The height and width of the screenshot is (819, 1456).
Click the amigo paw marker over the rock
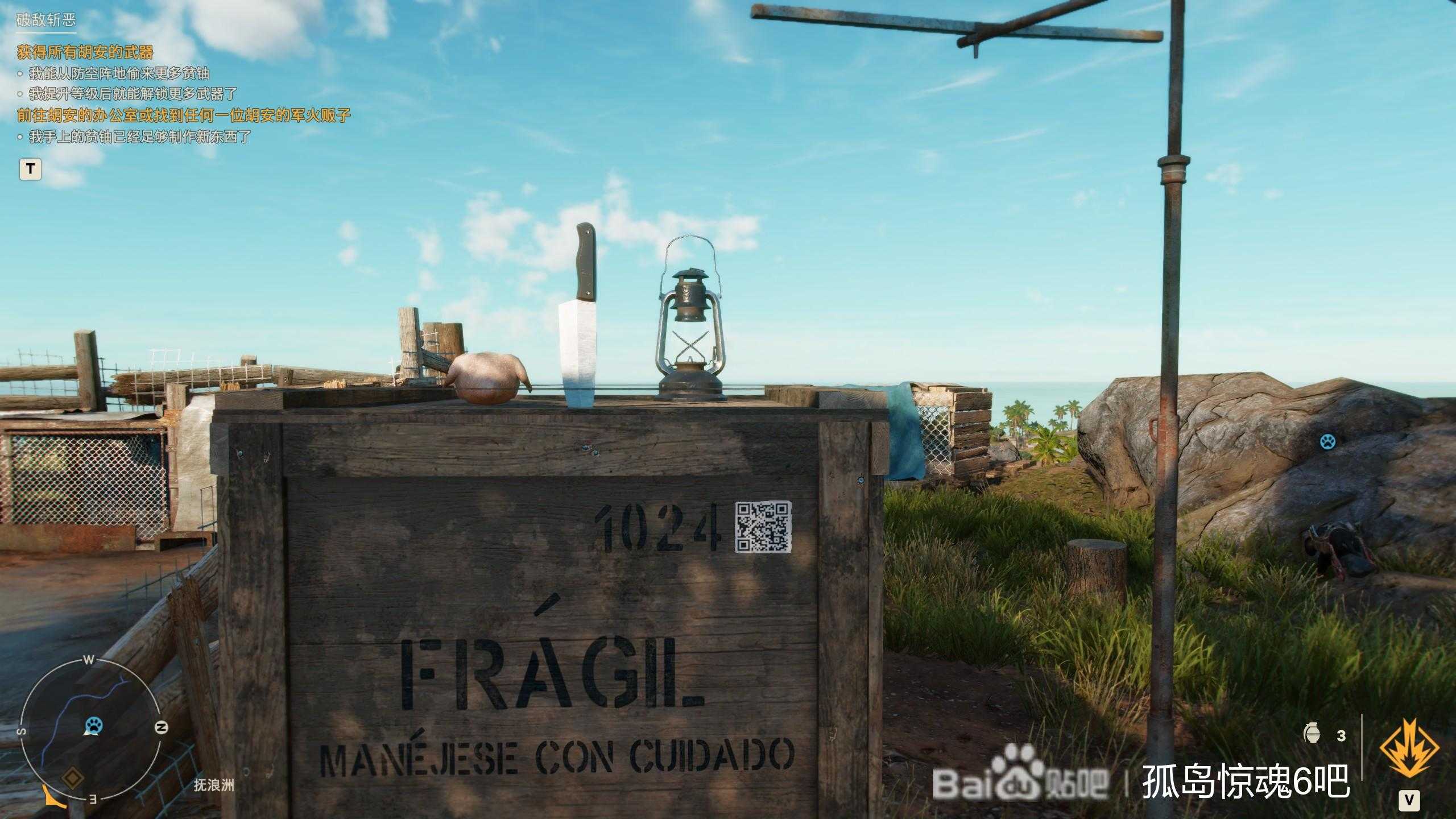tap(1327, 441)
